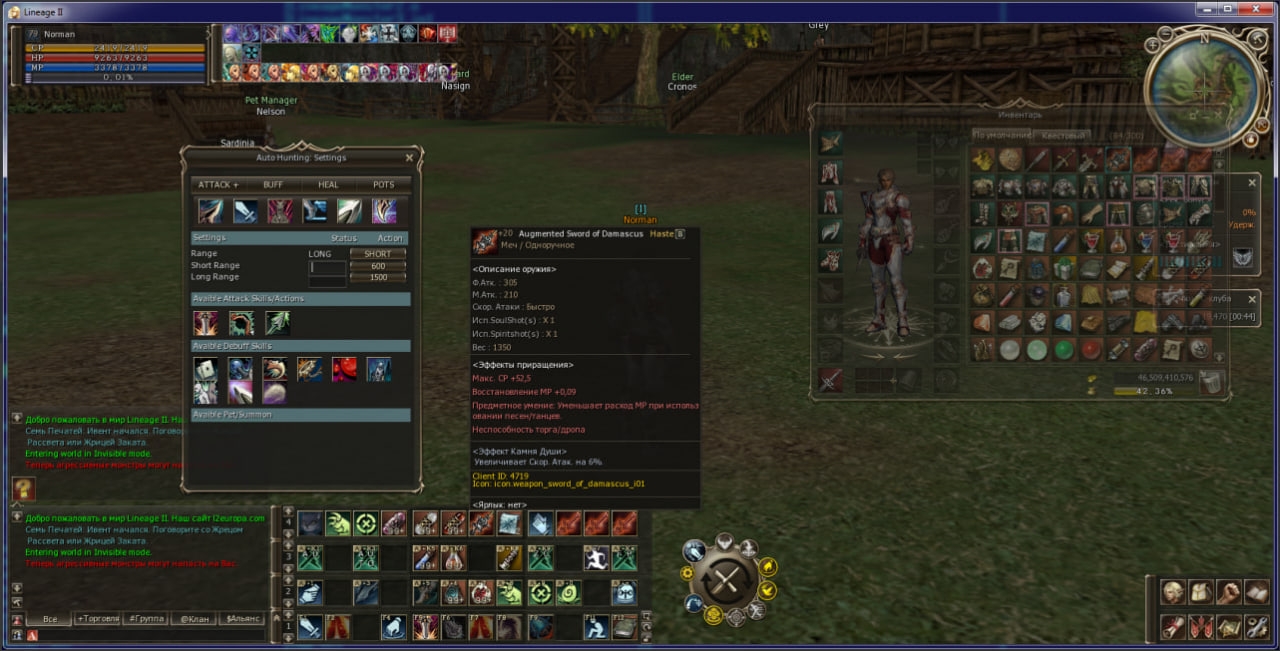Toggle the SHORT range button
The height and width of the screenshot is (651, 1280).
tap(378, 254)
